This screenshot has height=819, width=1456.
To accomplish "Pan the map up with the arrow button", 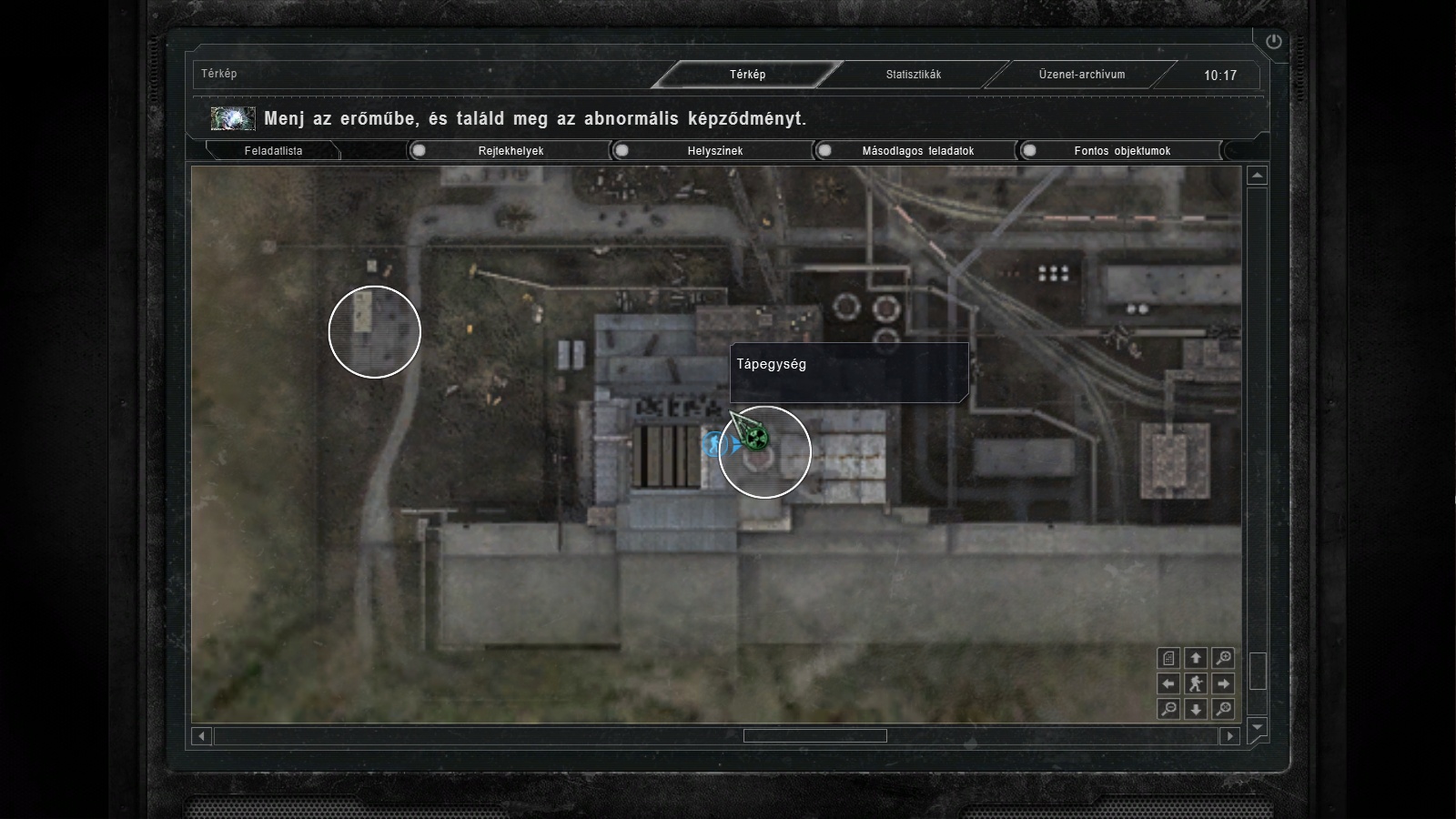I will click(x=1196, y=658).
